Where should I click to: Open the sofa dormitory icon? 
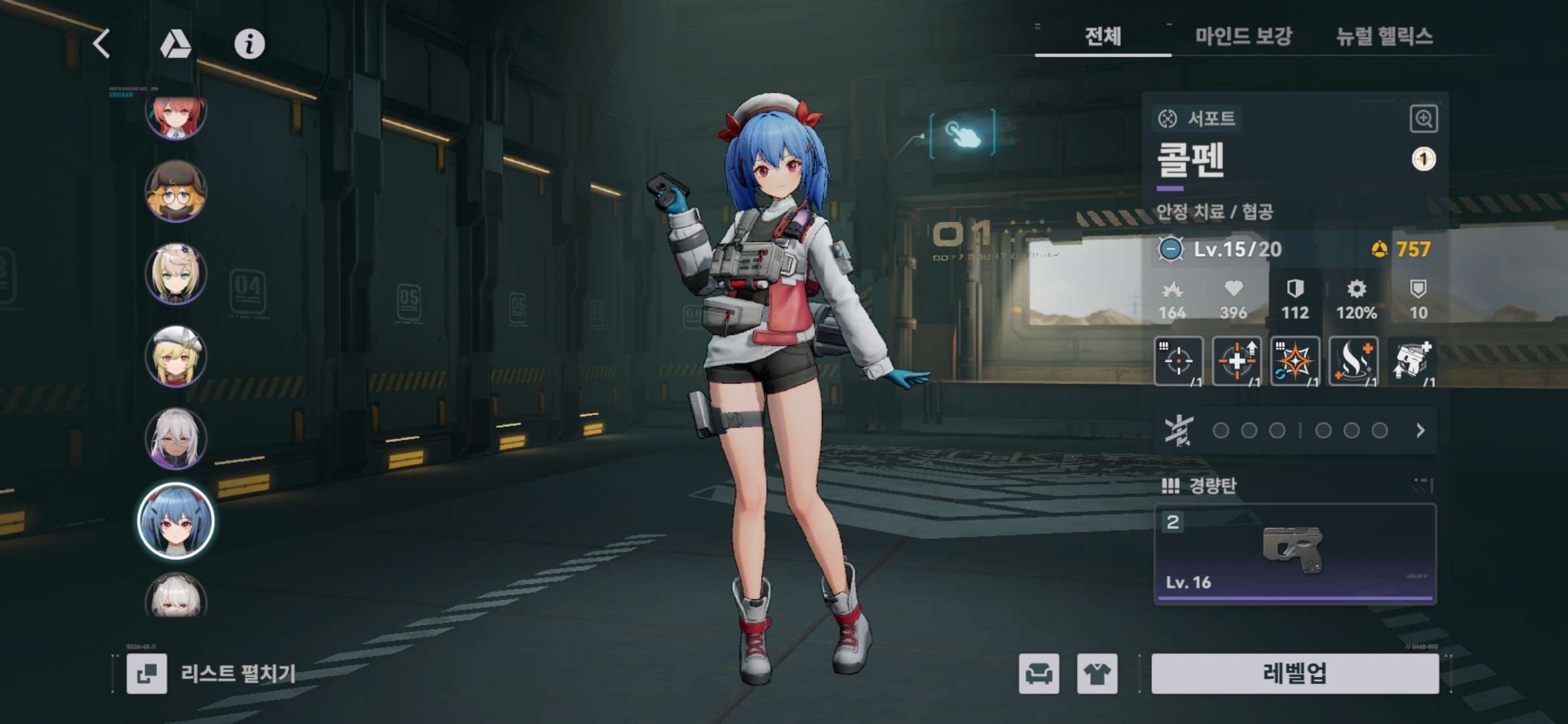[x=1039, y=673]
